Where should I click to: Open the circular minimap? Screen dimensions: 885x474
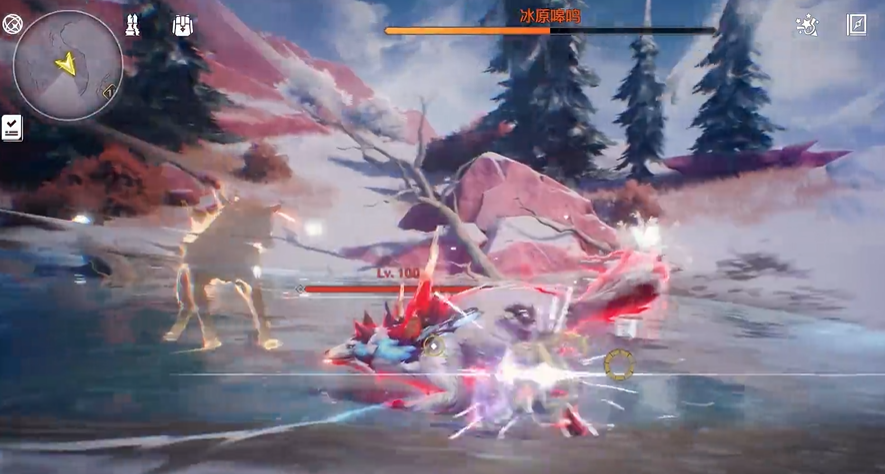pyautogui.click(x=67, y=65)
